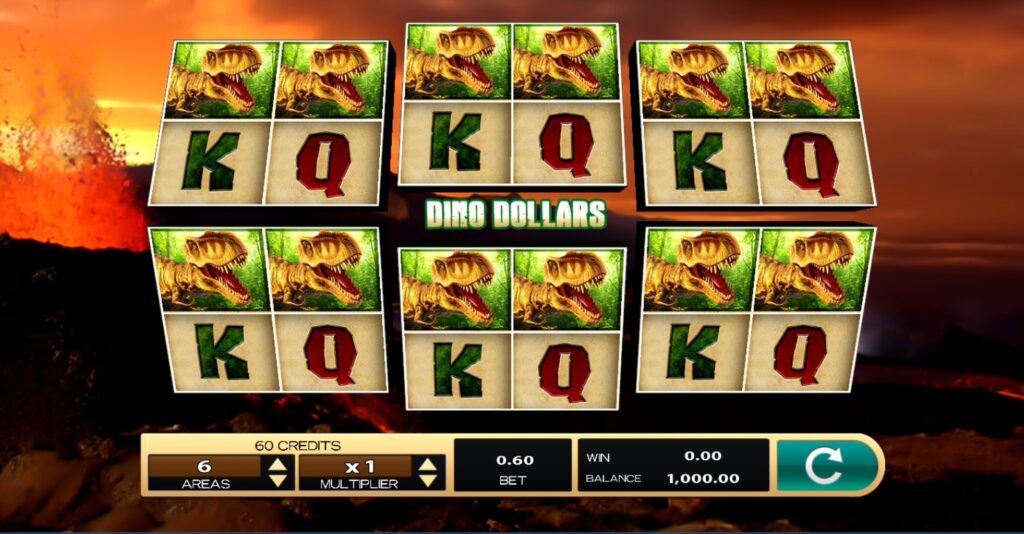Decrease the number of Areas

278,481
